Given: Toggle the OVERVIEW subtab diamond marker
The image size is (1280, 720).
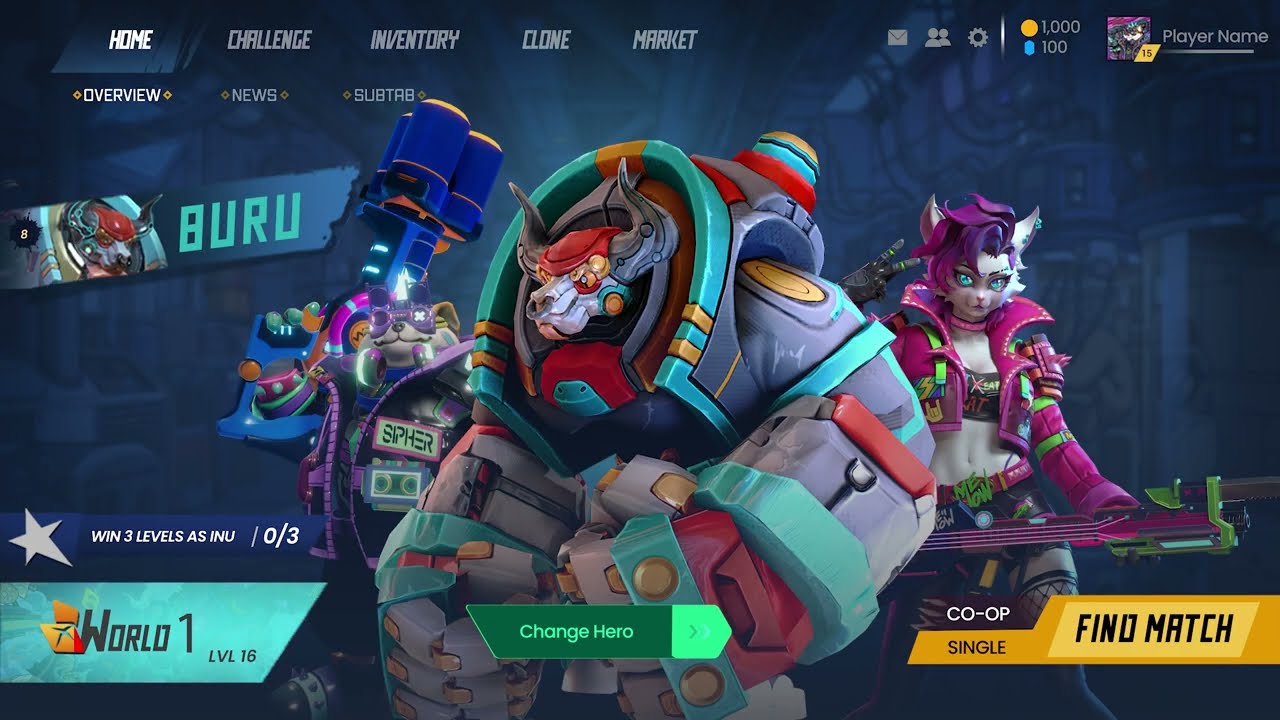Looking at the screenshot, I should pos(76,95).
